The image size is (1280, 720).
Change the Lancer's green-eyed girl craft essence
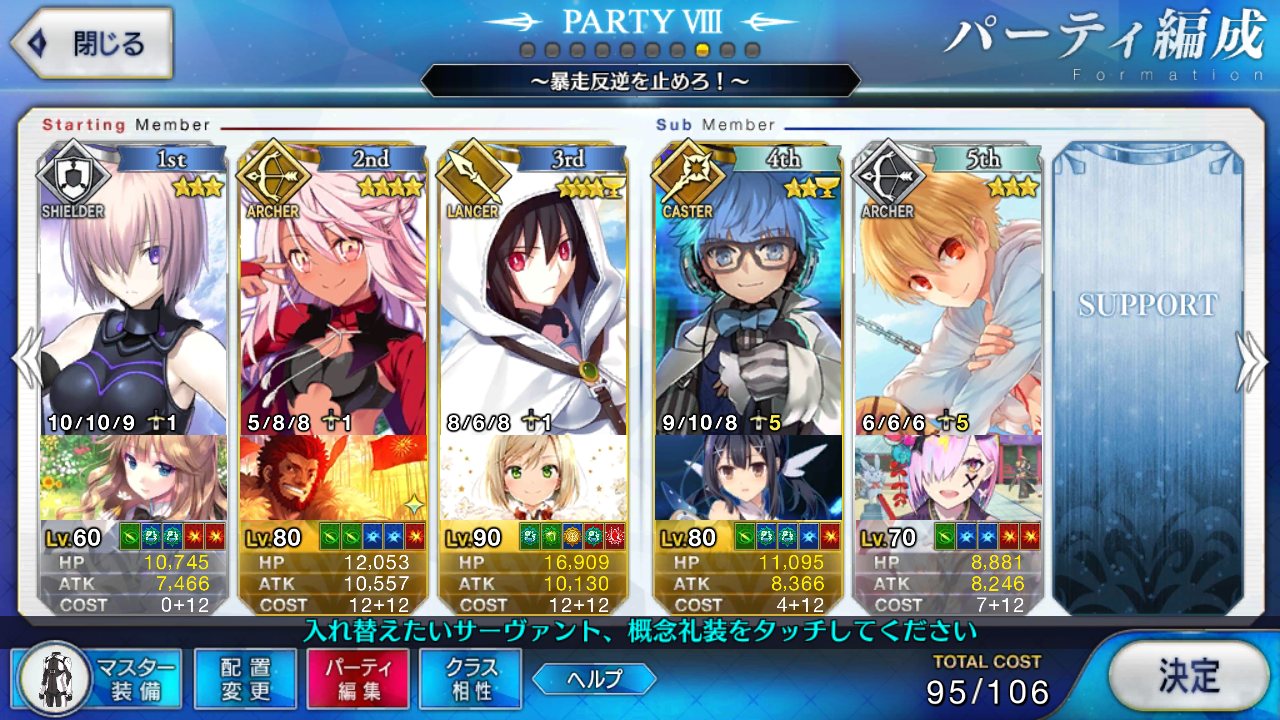click(533, 477)
